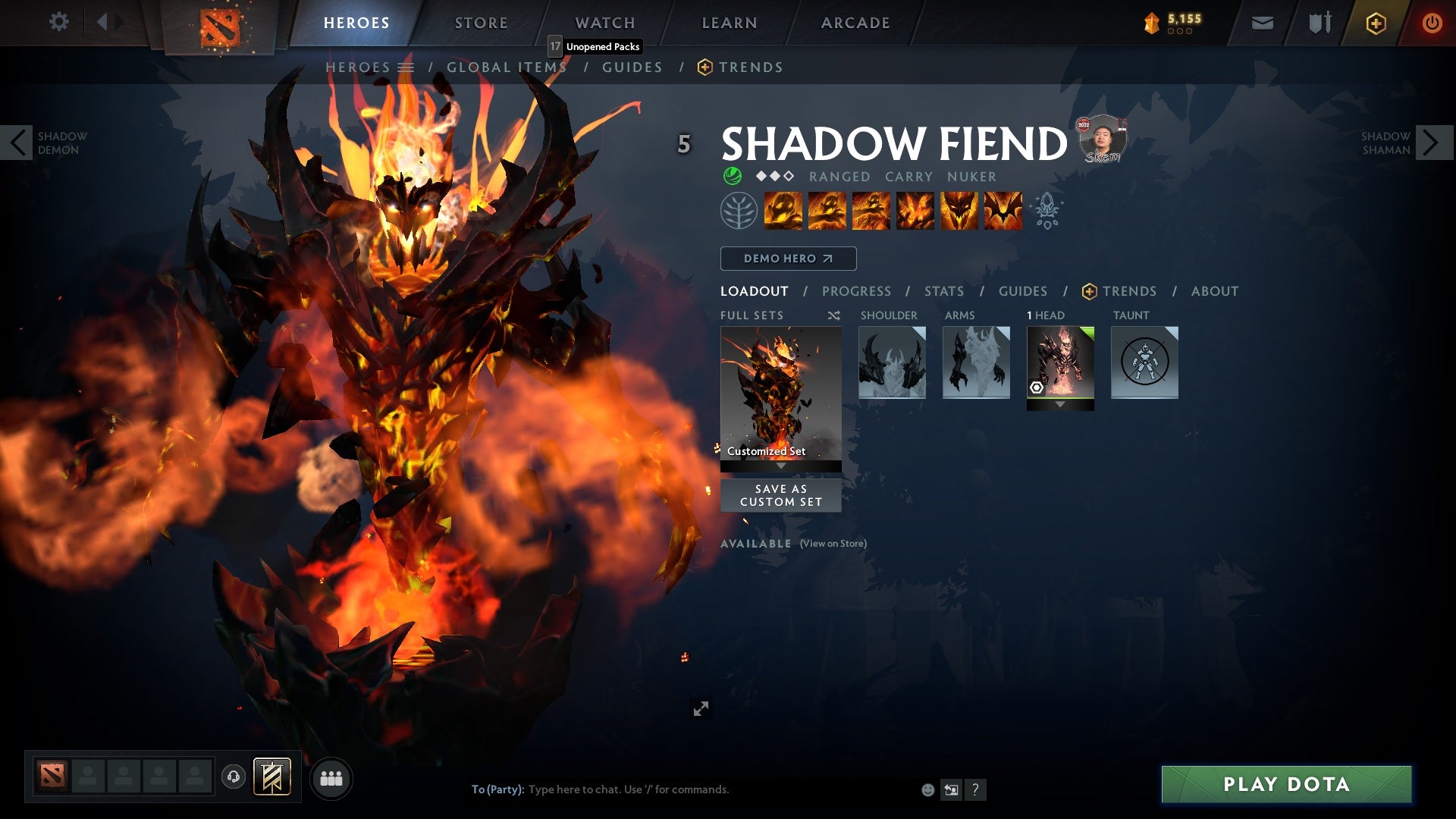This screenshot has width=1456, height=819.
Task: Switch to the STATS tab
Action: [x=943, y=290]
